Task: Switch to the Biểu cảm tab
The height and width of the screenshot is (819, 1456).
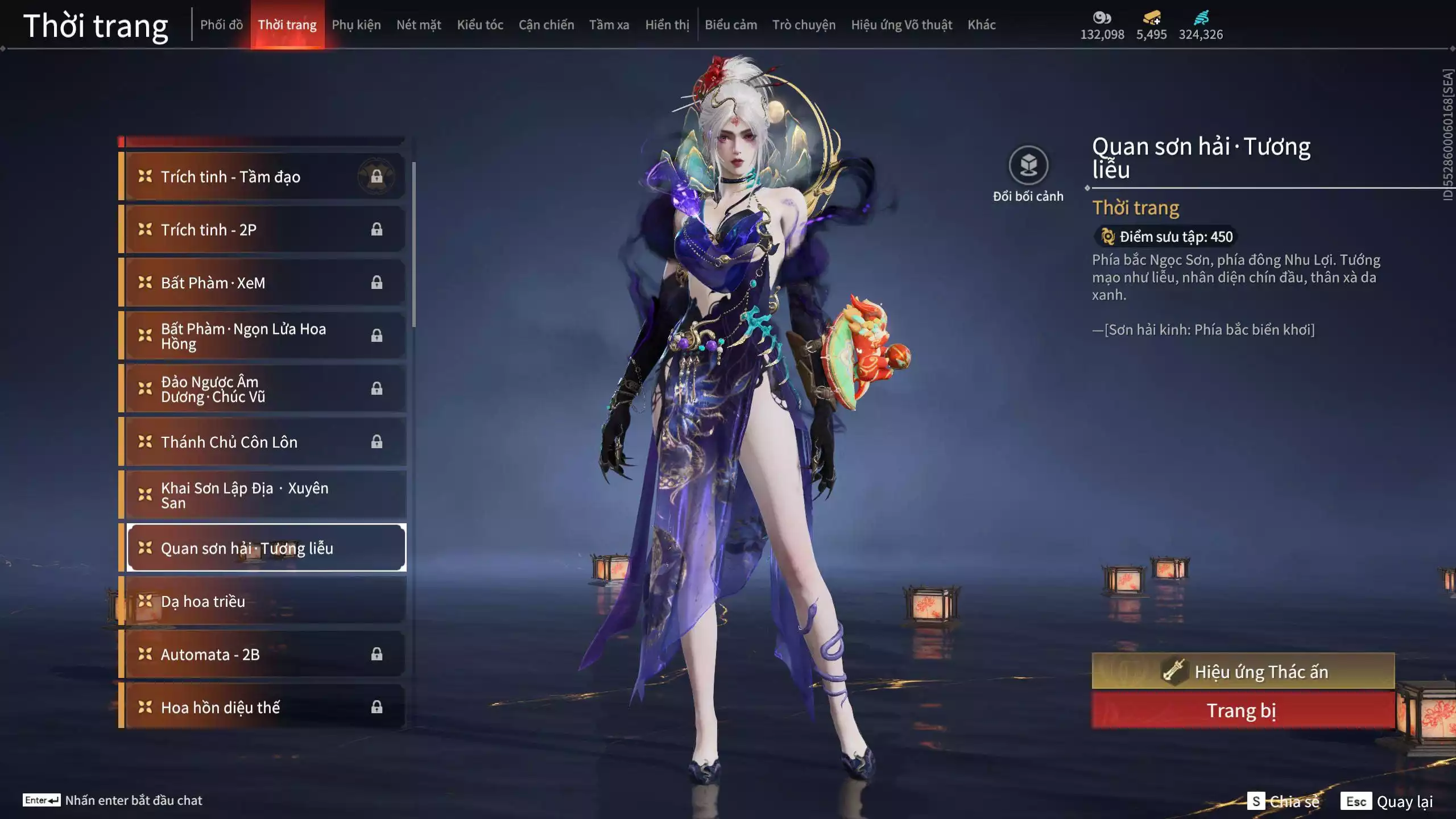Action: point(731,25)
